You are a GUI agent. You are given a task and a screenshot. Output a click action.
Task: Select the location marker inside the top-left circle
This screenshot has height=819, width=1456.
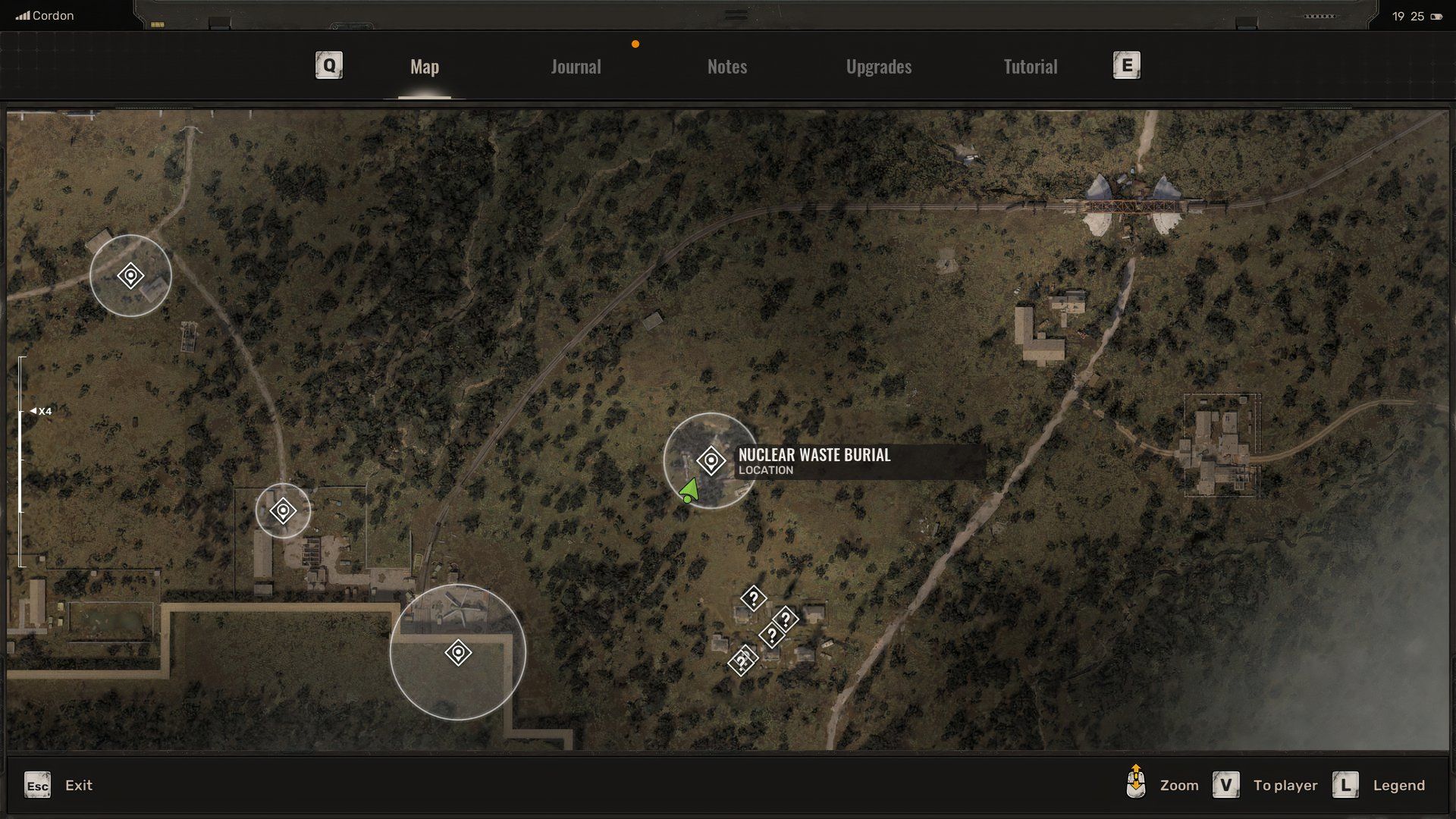pos(130,277)
